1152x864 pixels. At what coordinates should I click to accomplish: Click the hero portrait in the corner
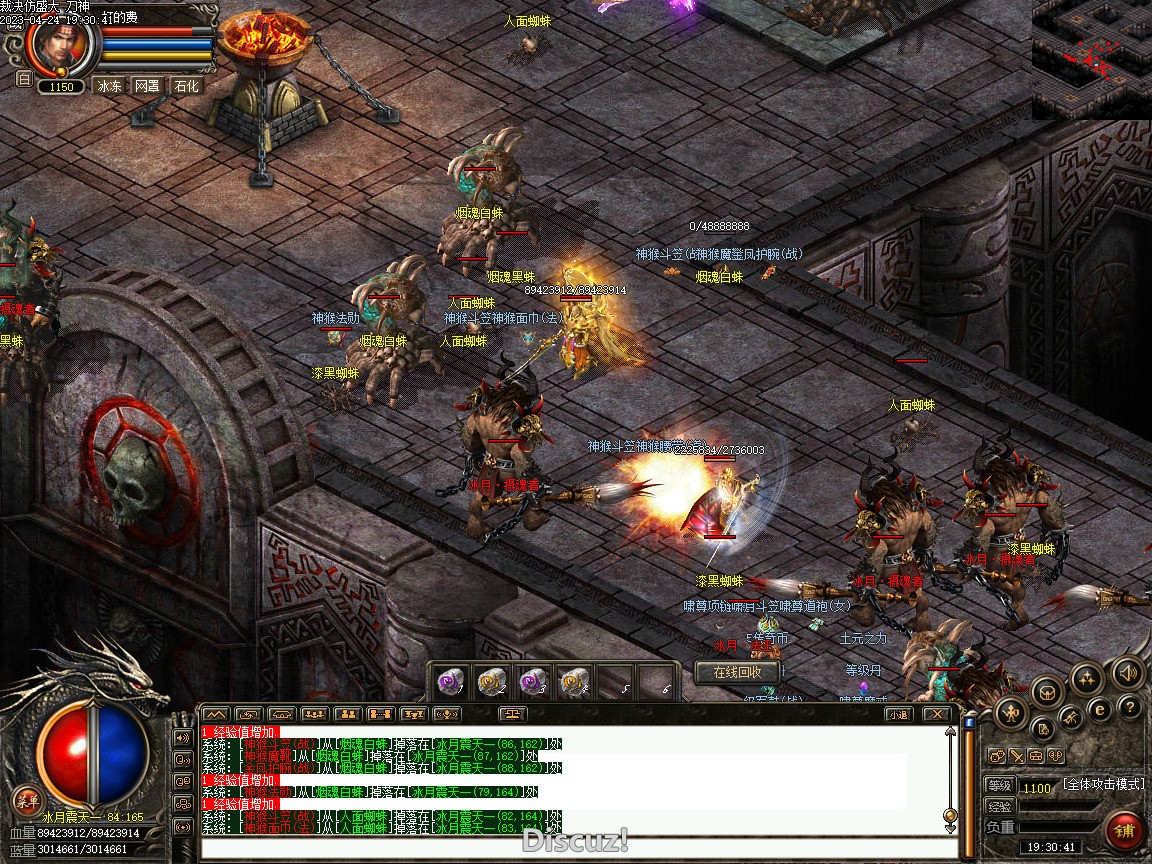pos(60,45)
